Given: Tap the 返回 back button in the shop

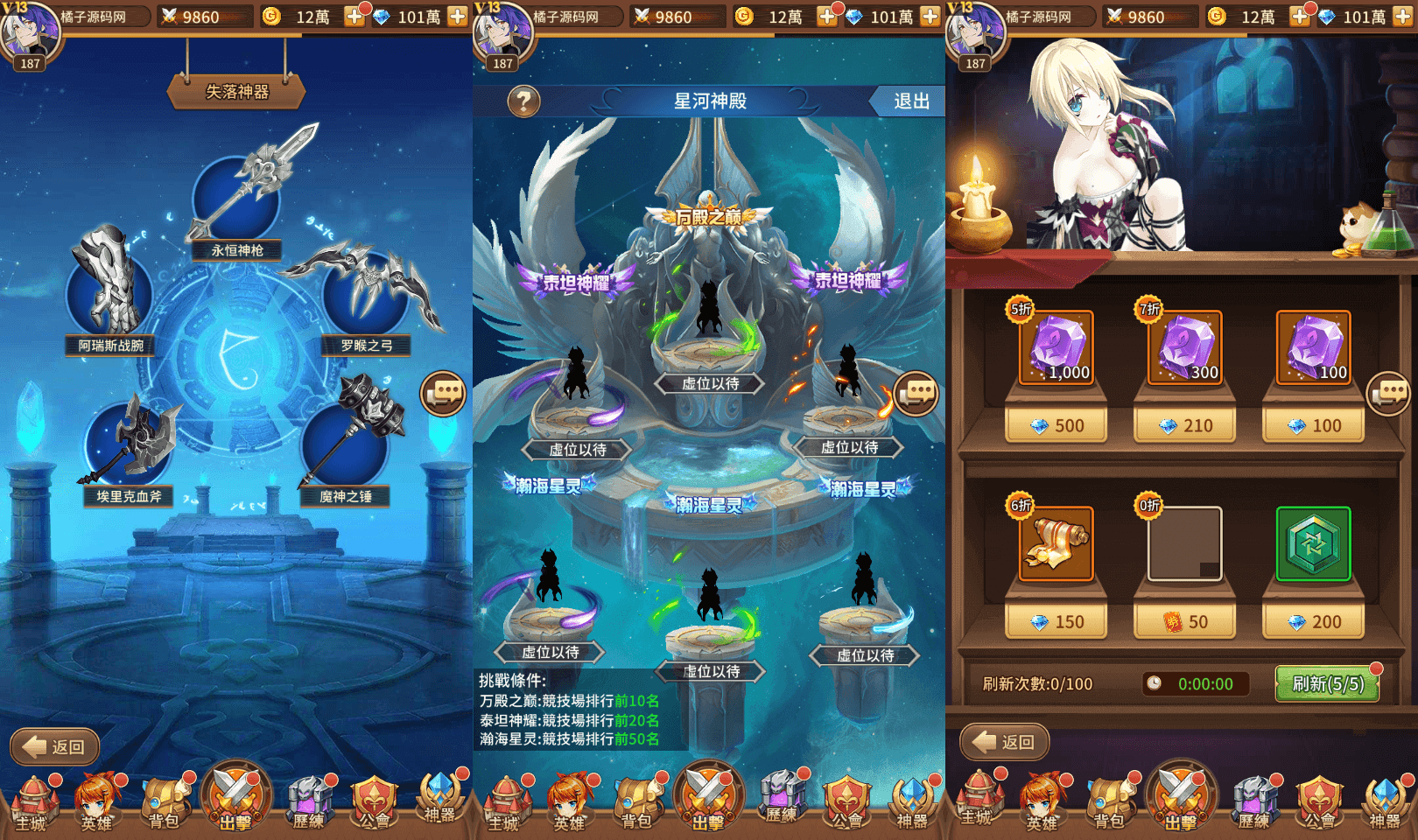Looking at the screenshot, I should click(1005, 740).
